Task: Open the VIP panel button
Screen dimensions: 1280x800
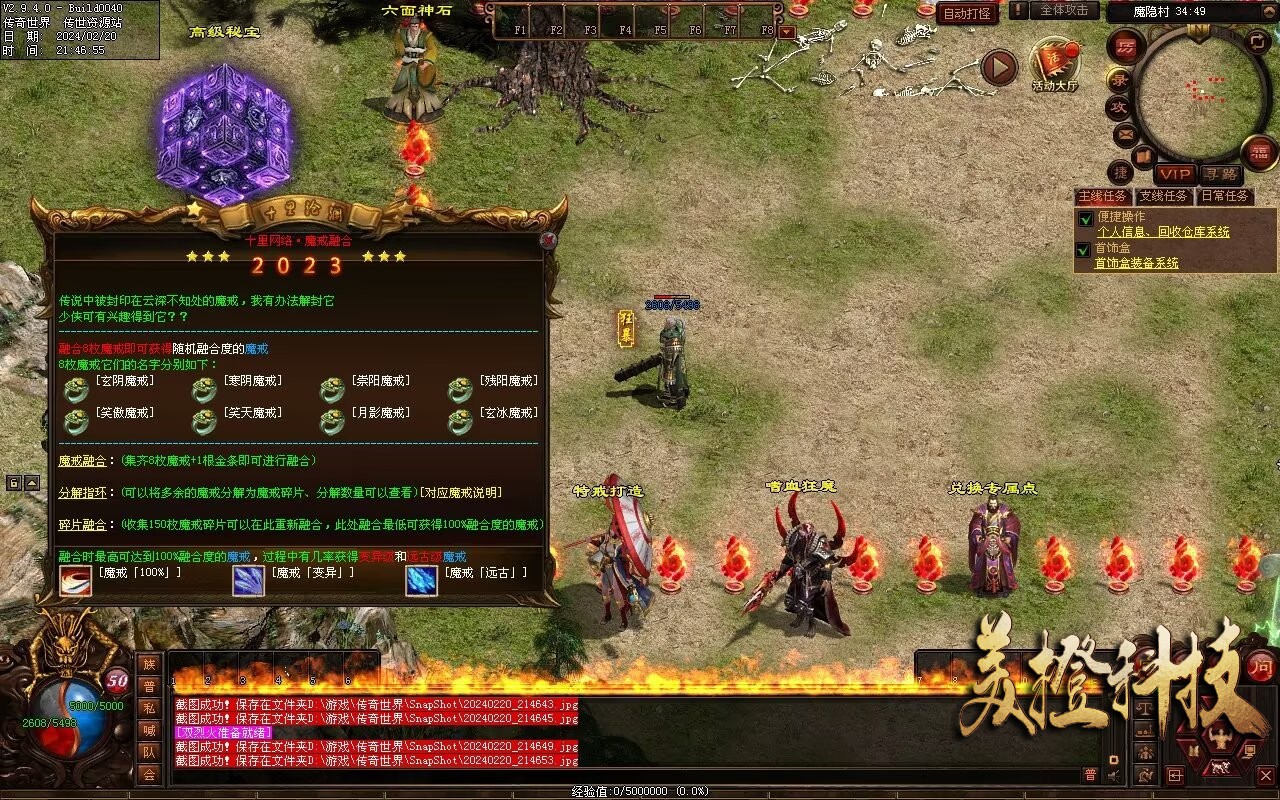Action: click(x=1175, y=174)
